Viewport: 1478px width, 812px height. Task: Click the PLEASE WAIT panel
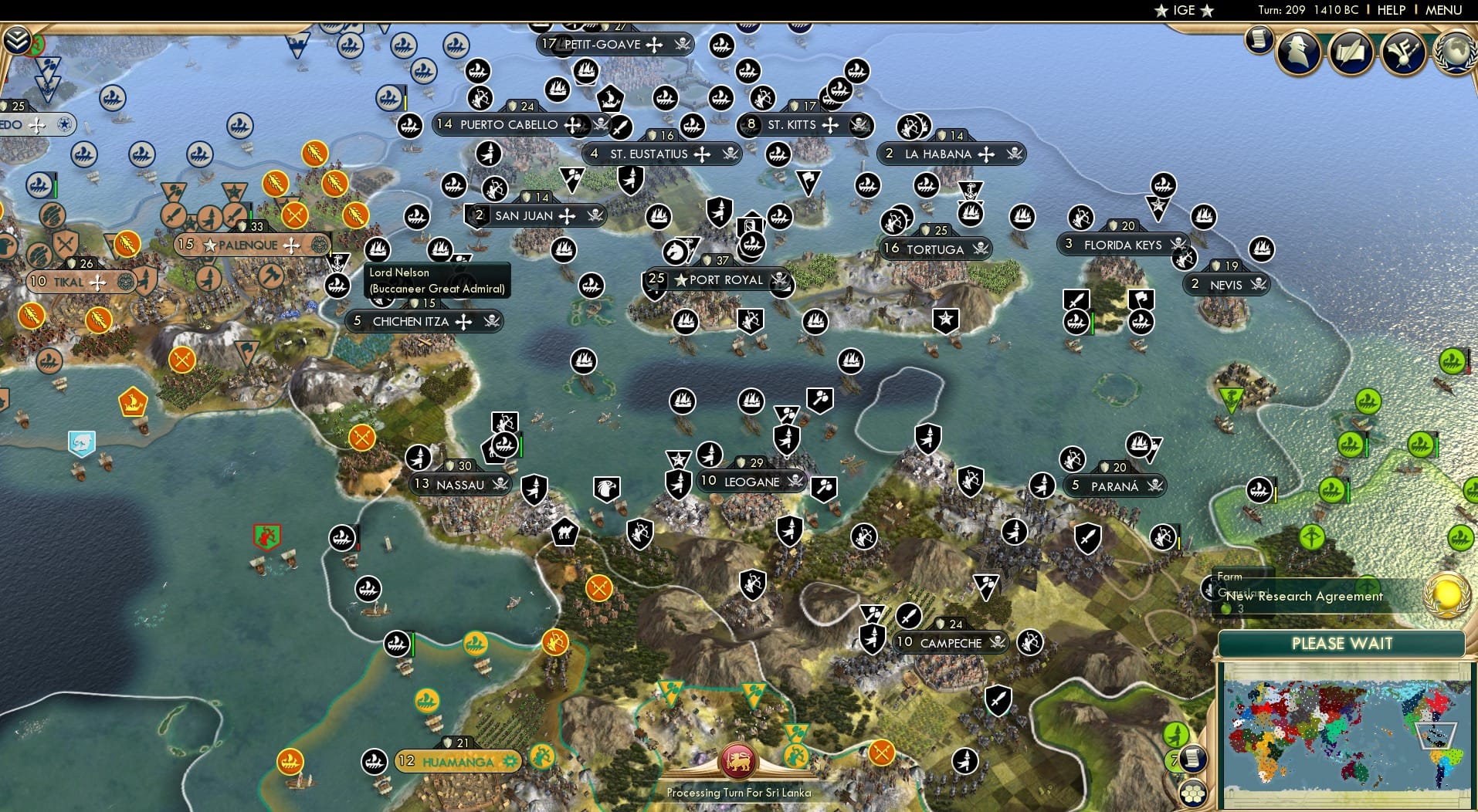point(1341,643)
